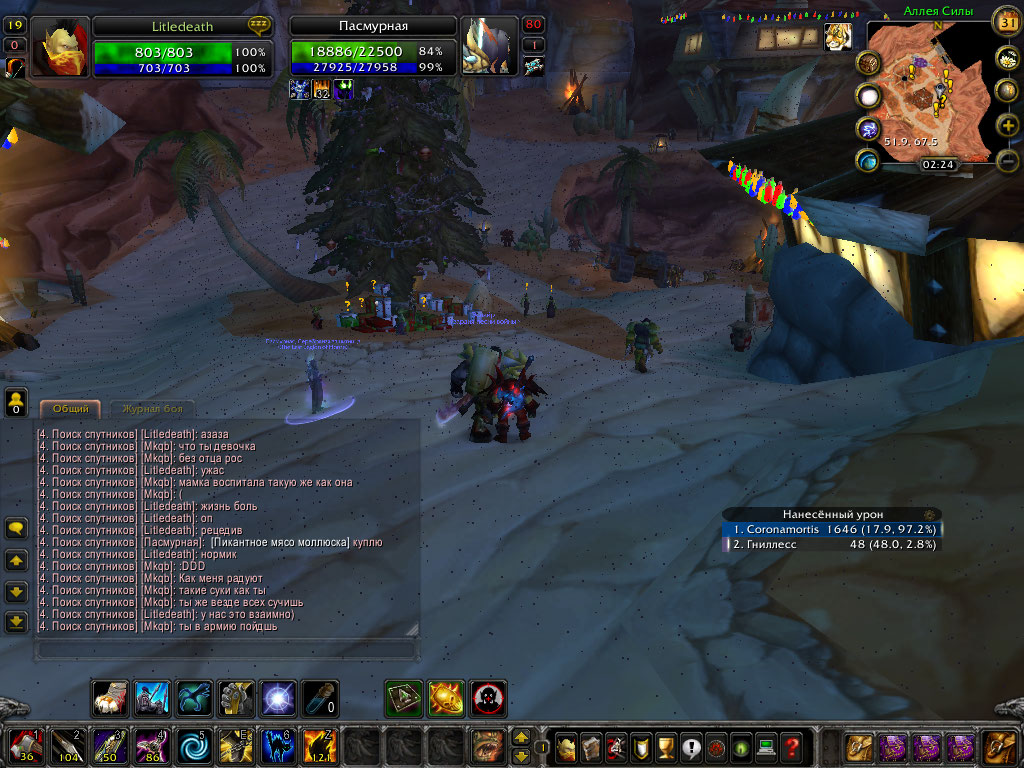
Task: Open the main menu computer icon
Action: pos(766,747)
